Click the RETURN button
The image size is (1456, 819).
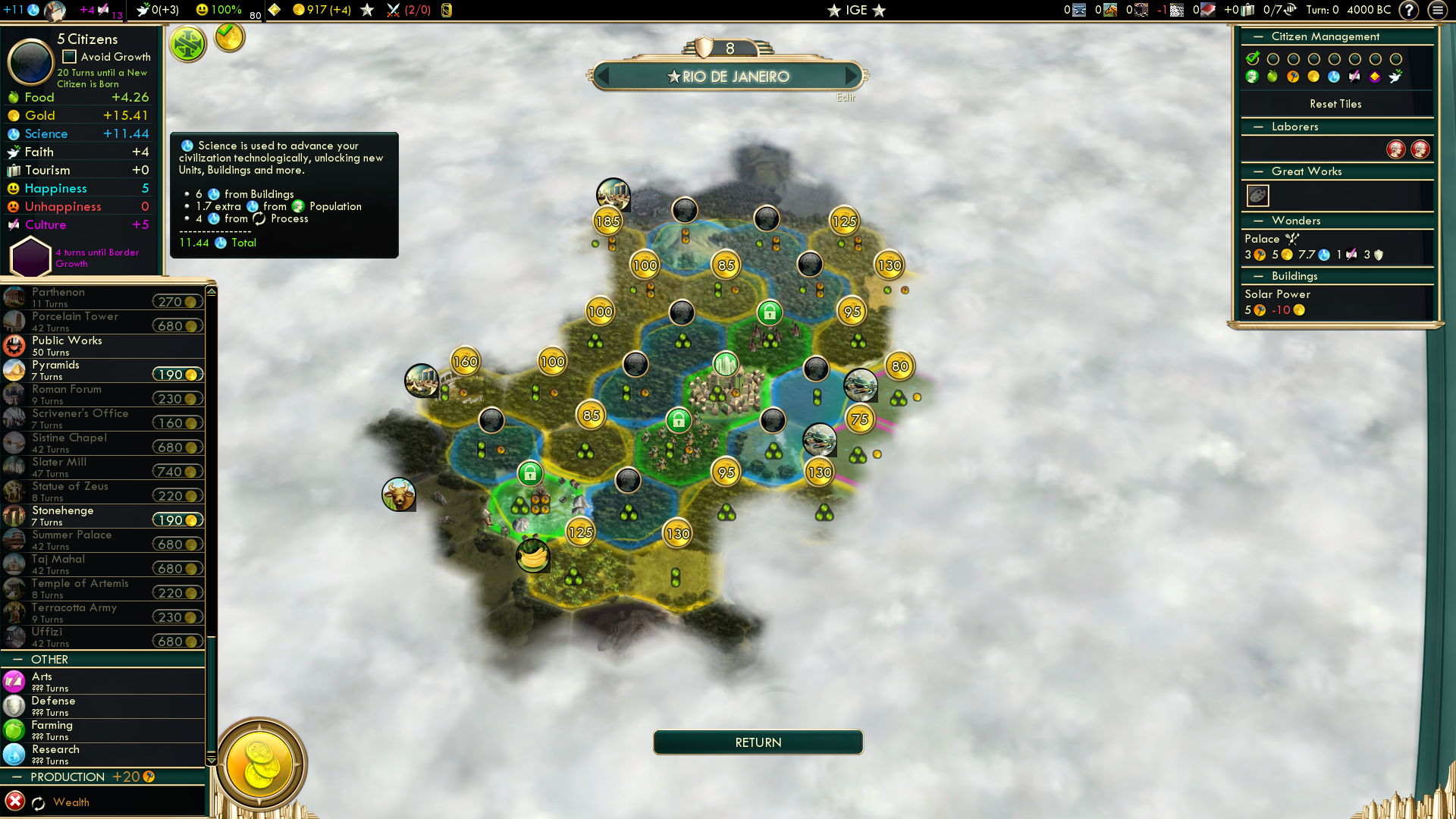pyautogui.click(x=758, y=742)
